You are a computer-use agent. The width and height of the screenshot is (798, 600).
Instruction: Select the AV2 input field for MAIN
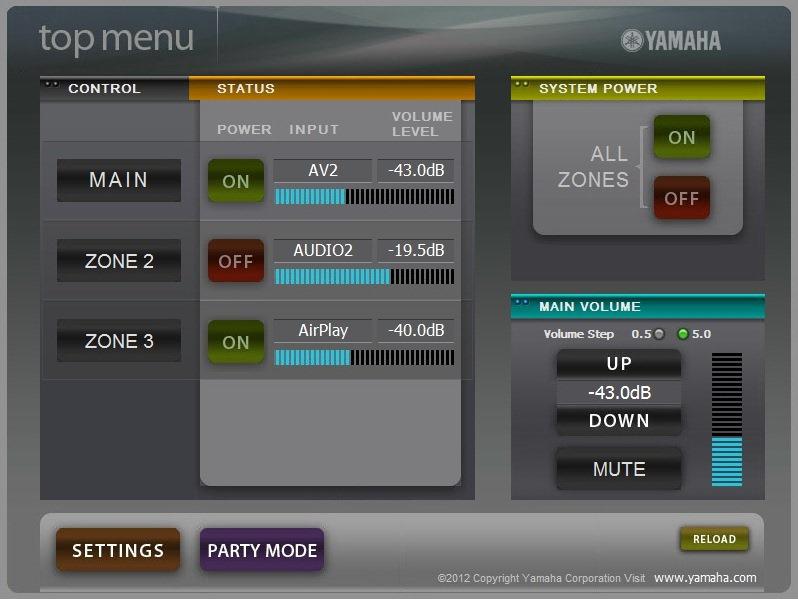click(323, 171)
